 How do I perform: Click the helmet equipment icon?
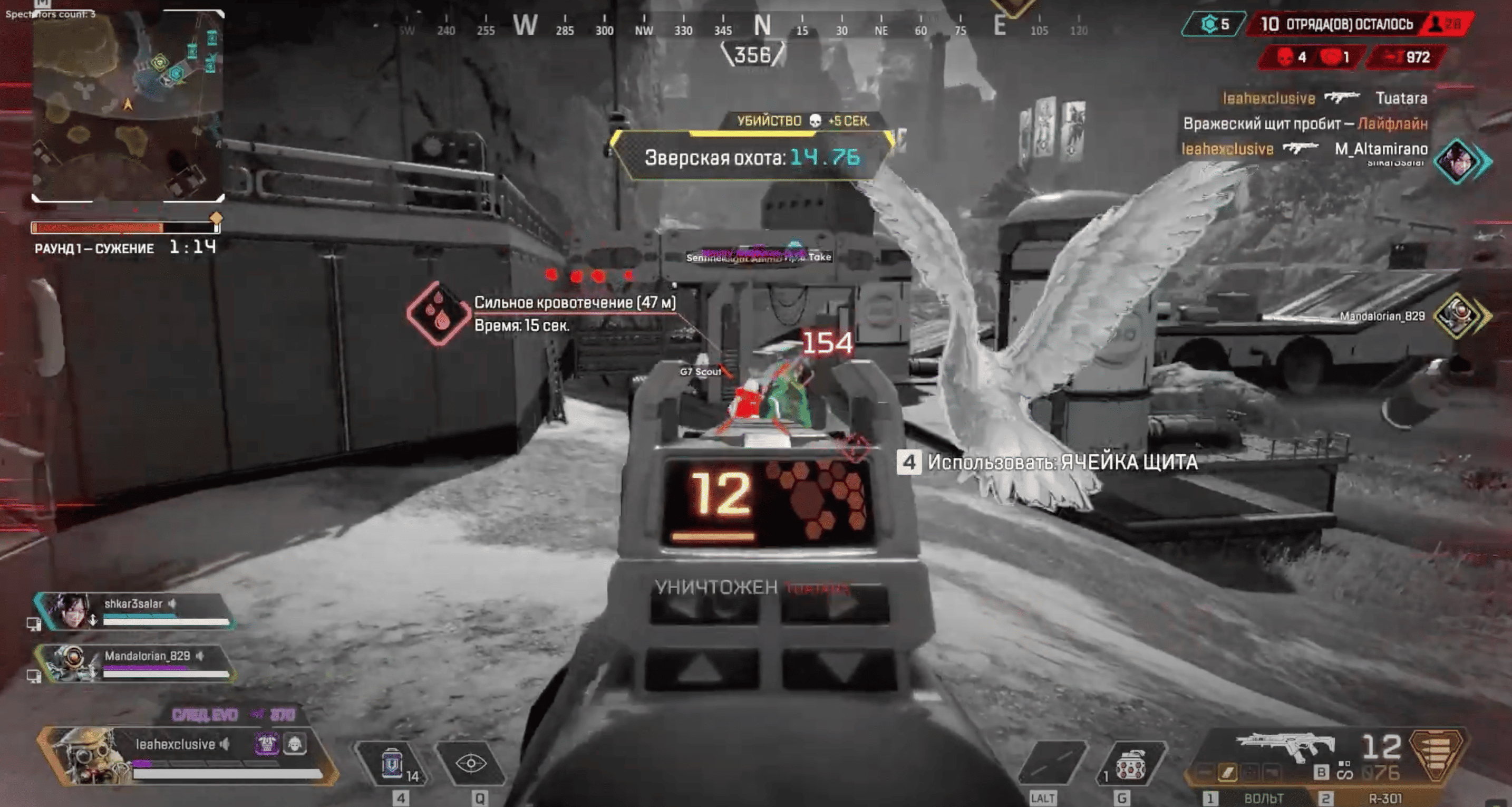[x=295, y=745]
